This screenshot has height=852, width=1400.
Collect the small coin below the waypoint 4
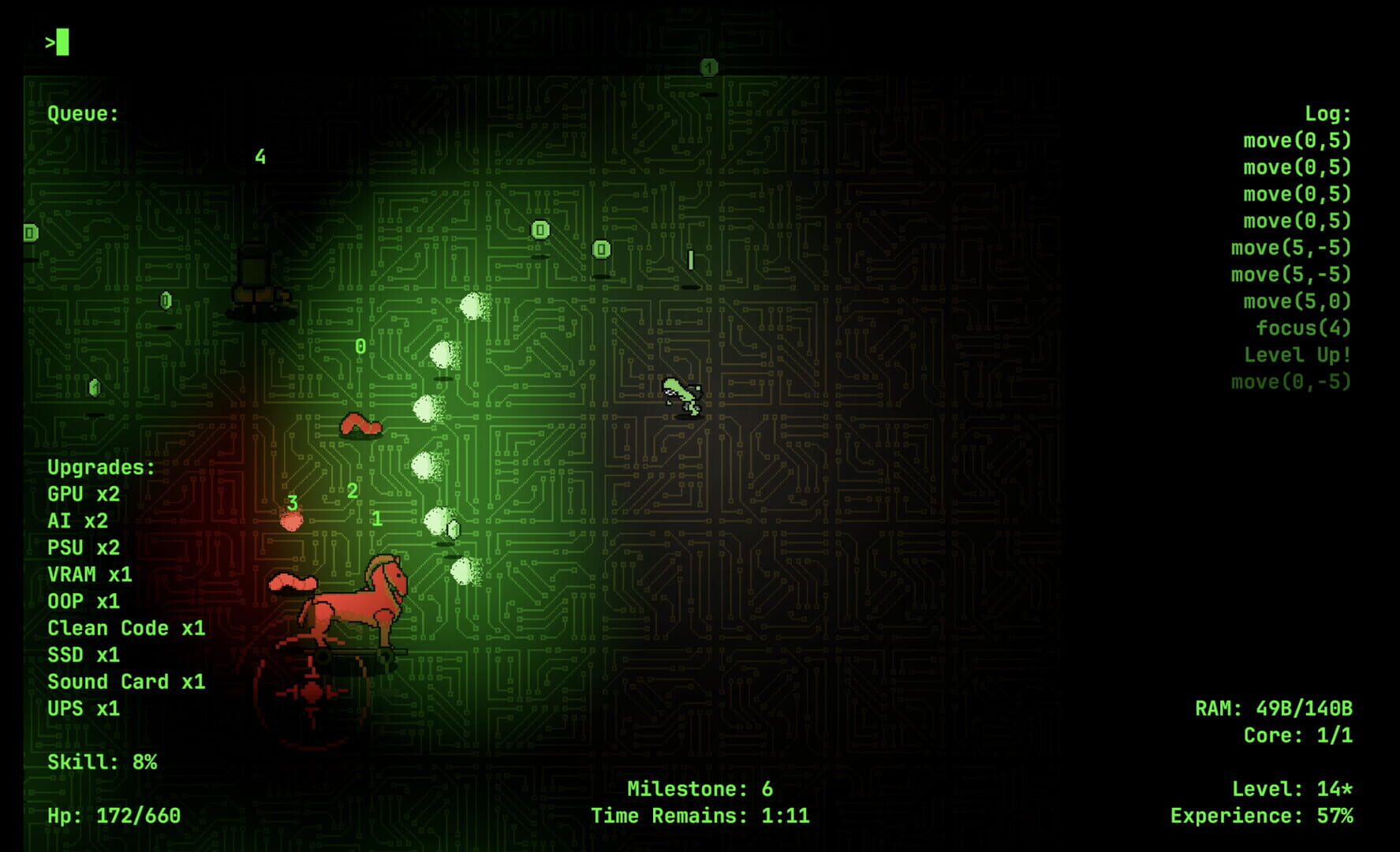click(165, 300)
